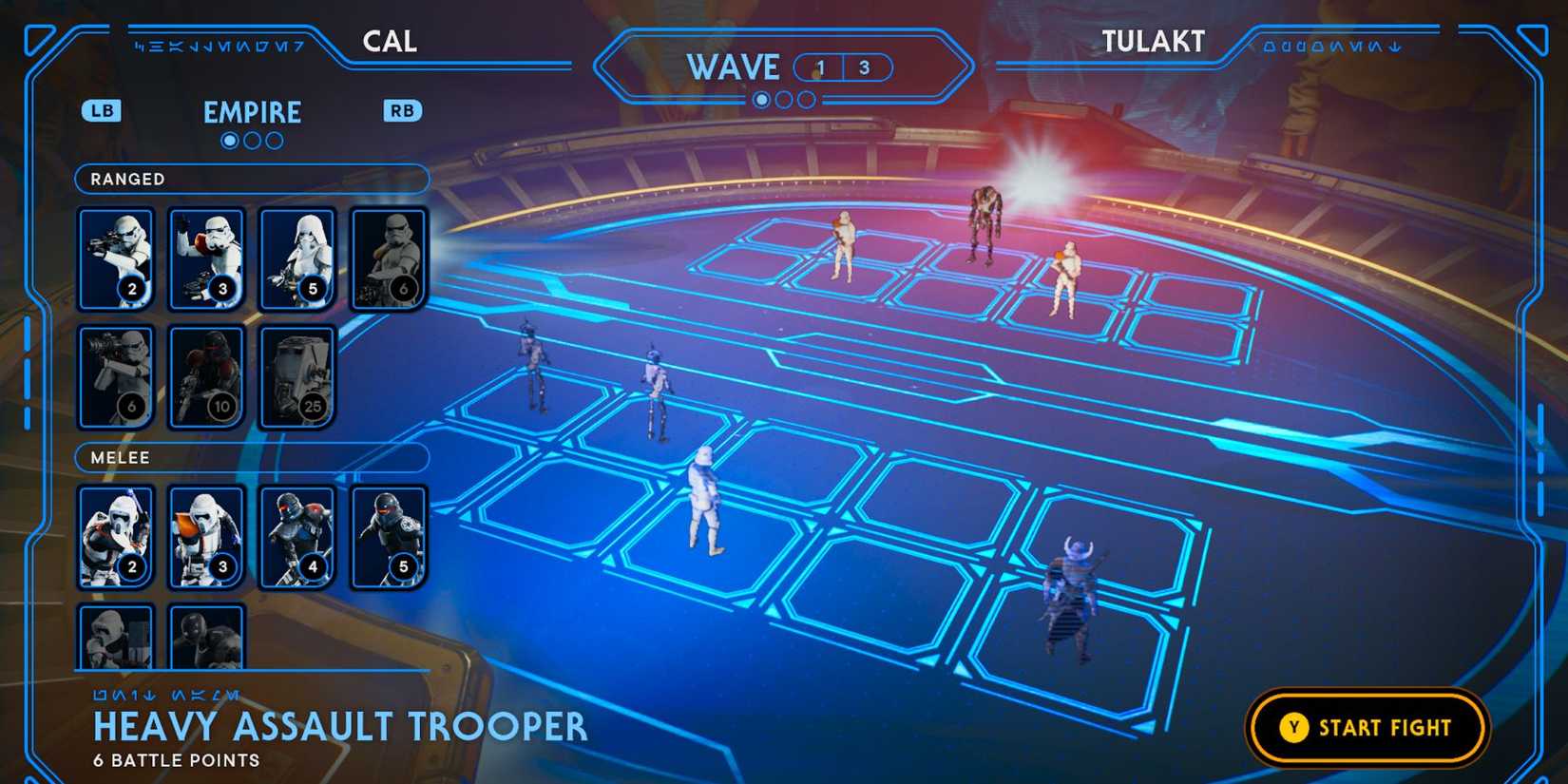Choose the melee Scout Trooper costing 2 points

pos(115,535)
